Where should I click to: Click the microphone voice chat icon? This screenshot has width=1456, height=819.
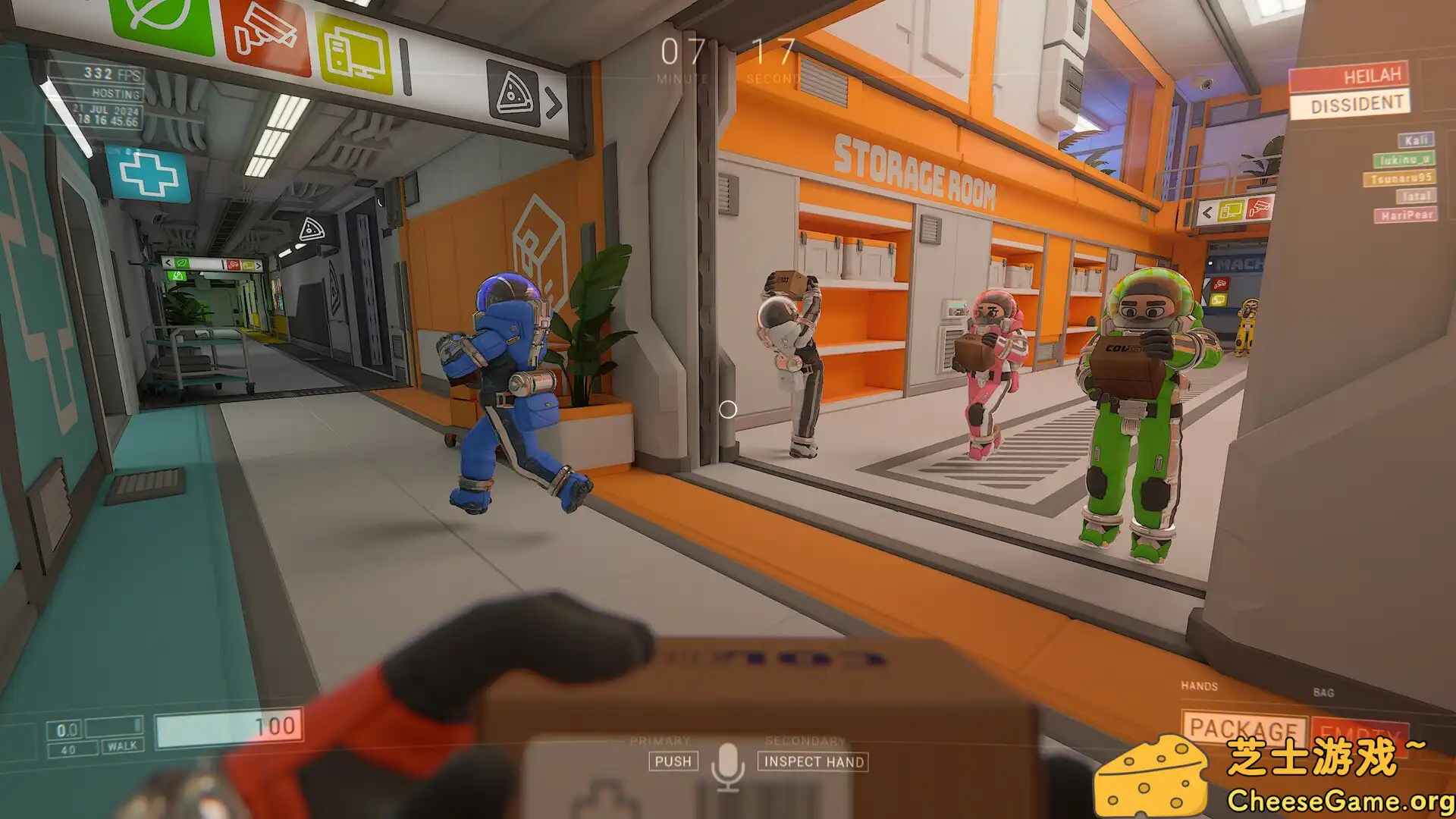pyautogui.click(x=730, y=761)
